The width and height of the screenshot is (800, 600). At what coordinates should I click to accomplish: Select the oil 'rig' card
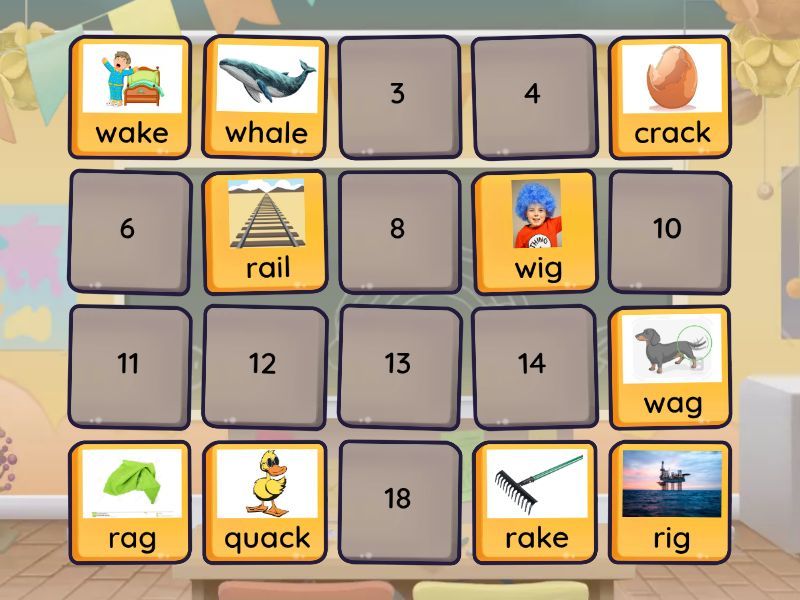coord(670,502)
